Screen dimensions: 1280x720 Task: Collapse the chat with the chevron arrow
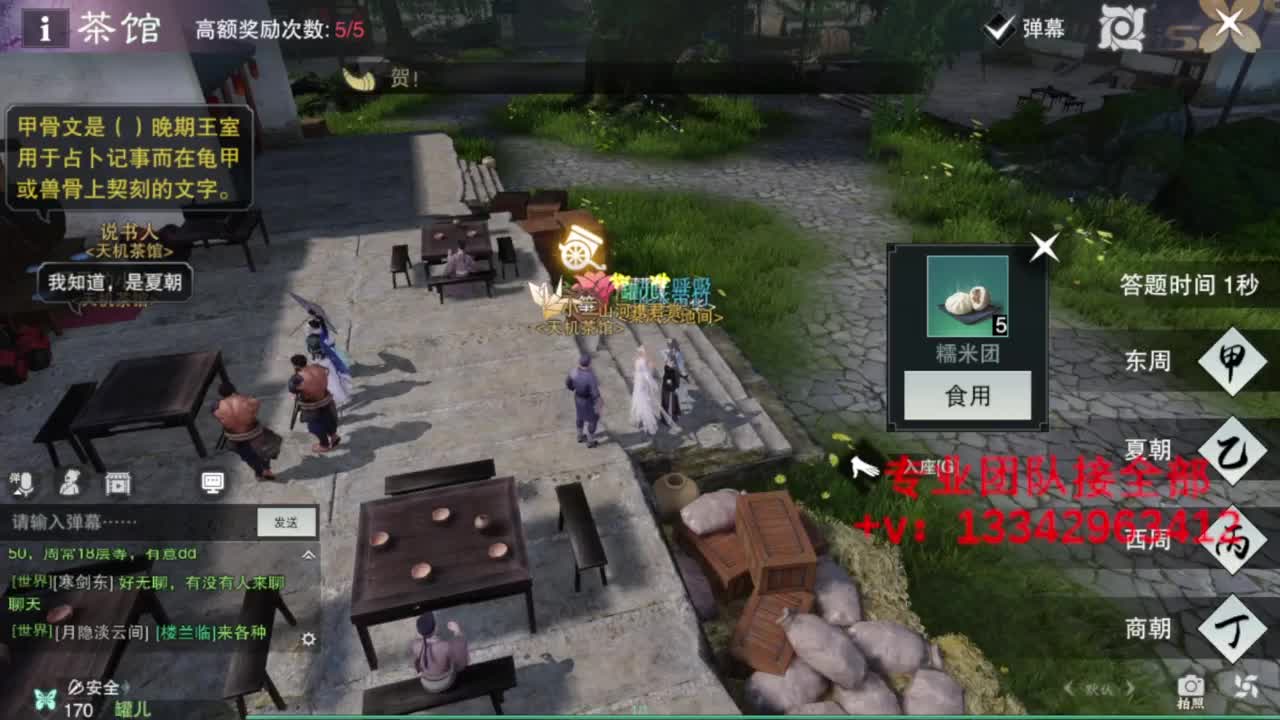coord(310,554)
